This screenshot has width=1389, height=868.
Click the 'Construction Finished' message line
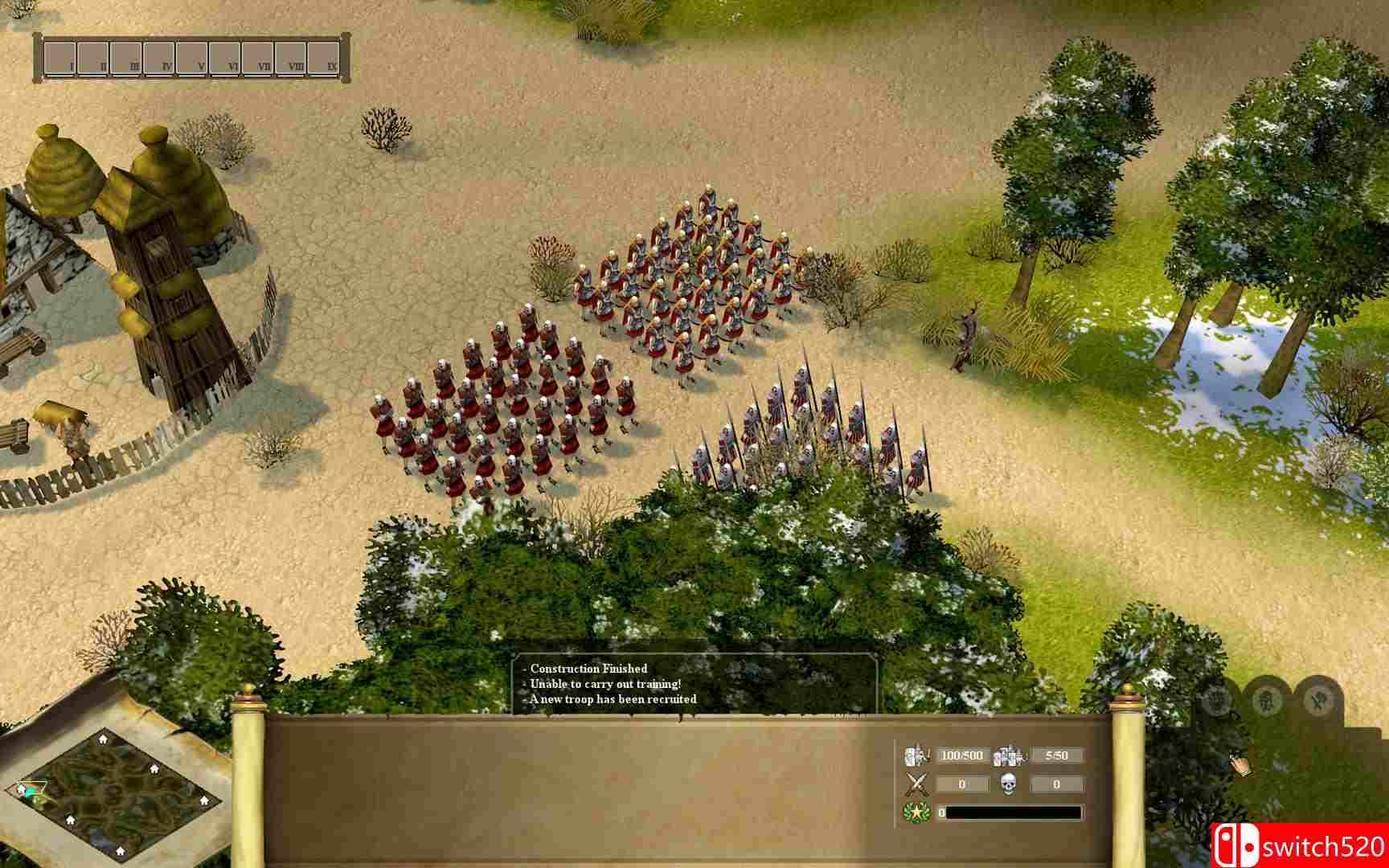[588, 667]
